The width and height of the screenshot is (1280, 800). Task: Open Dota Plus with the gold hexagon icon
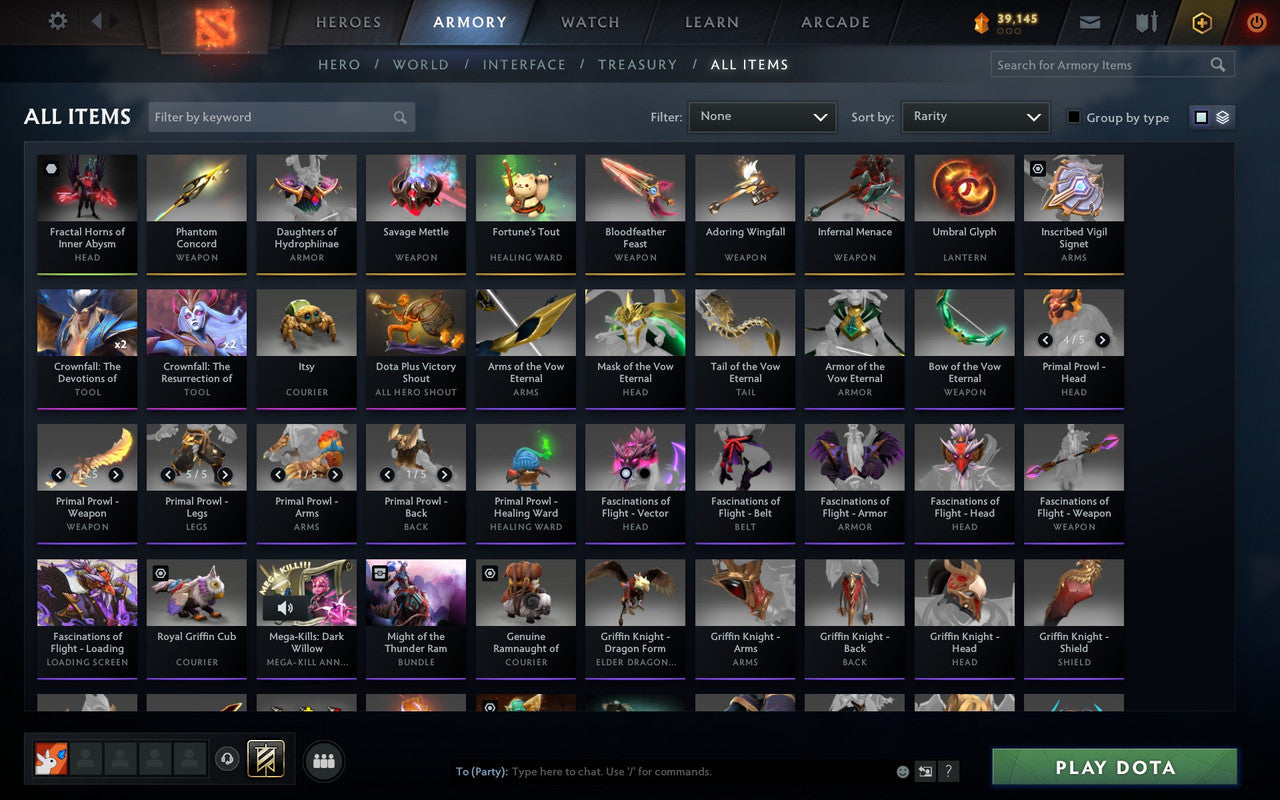pyautogui.click(x=1201, y=21)
